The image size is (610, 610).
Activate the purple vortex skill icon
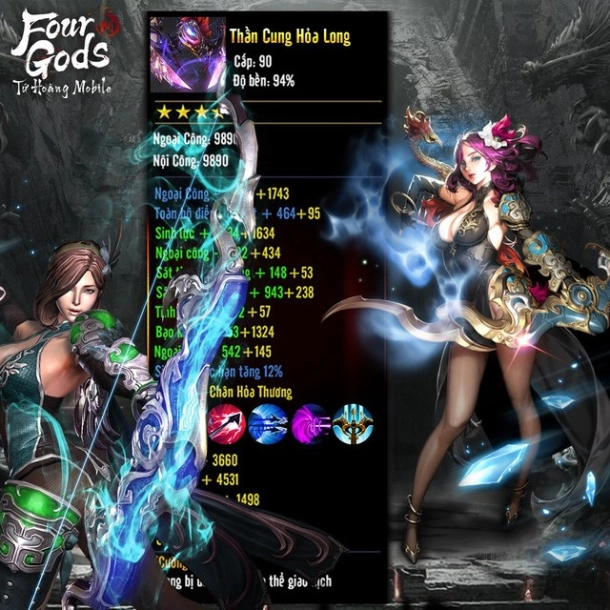[x=310, y=422]
